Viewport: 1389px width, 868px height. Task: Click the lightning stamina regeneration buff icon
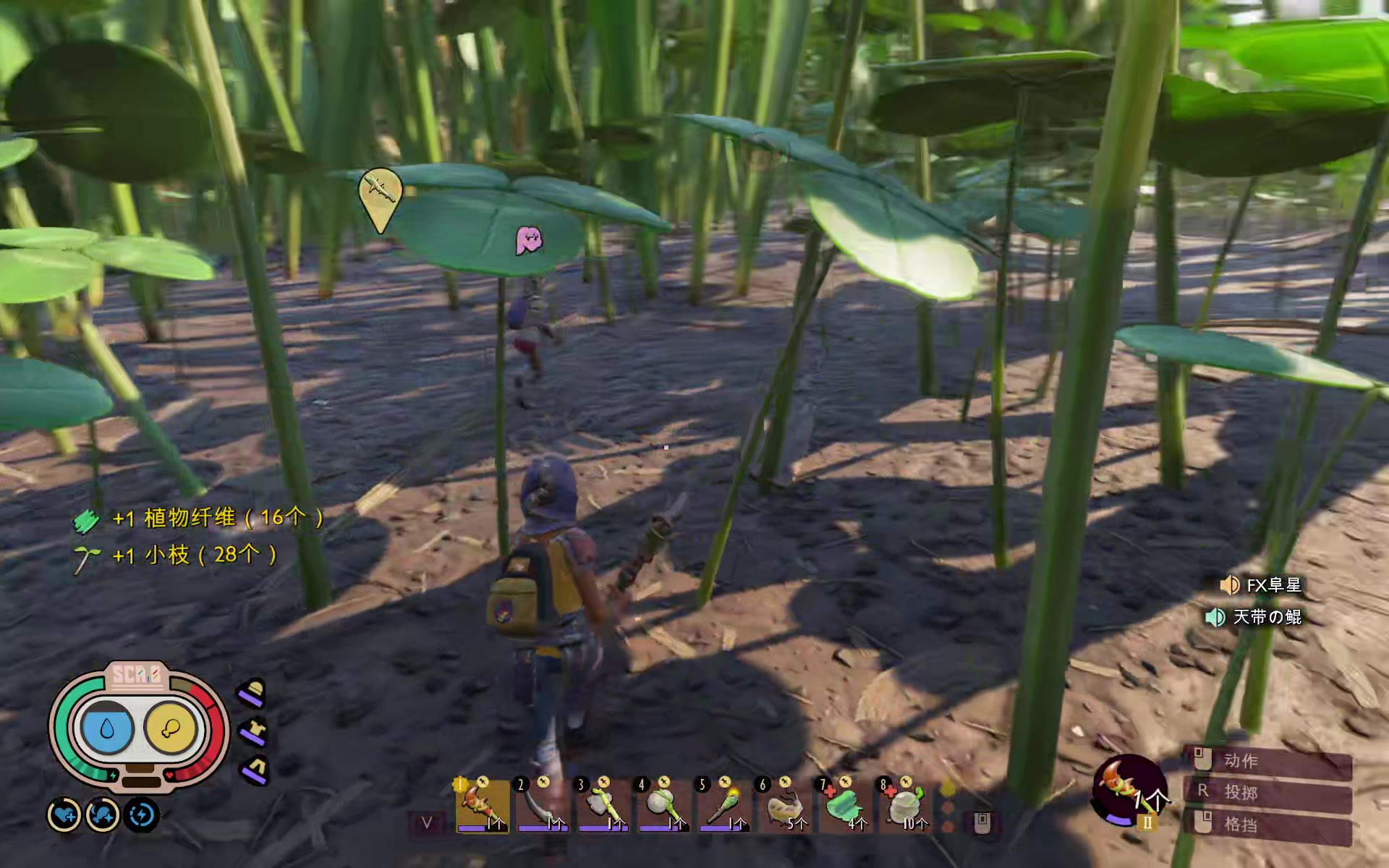point(141,816)
